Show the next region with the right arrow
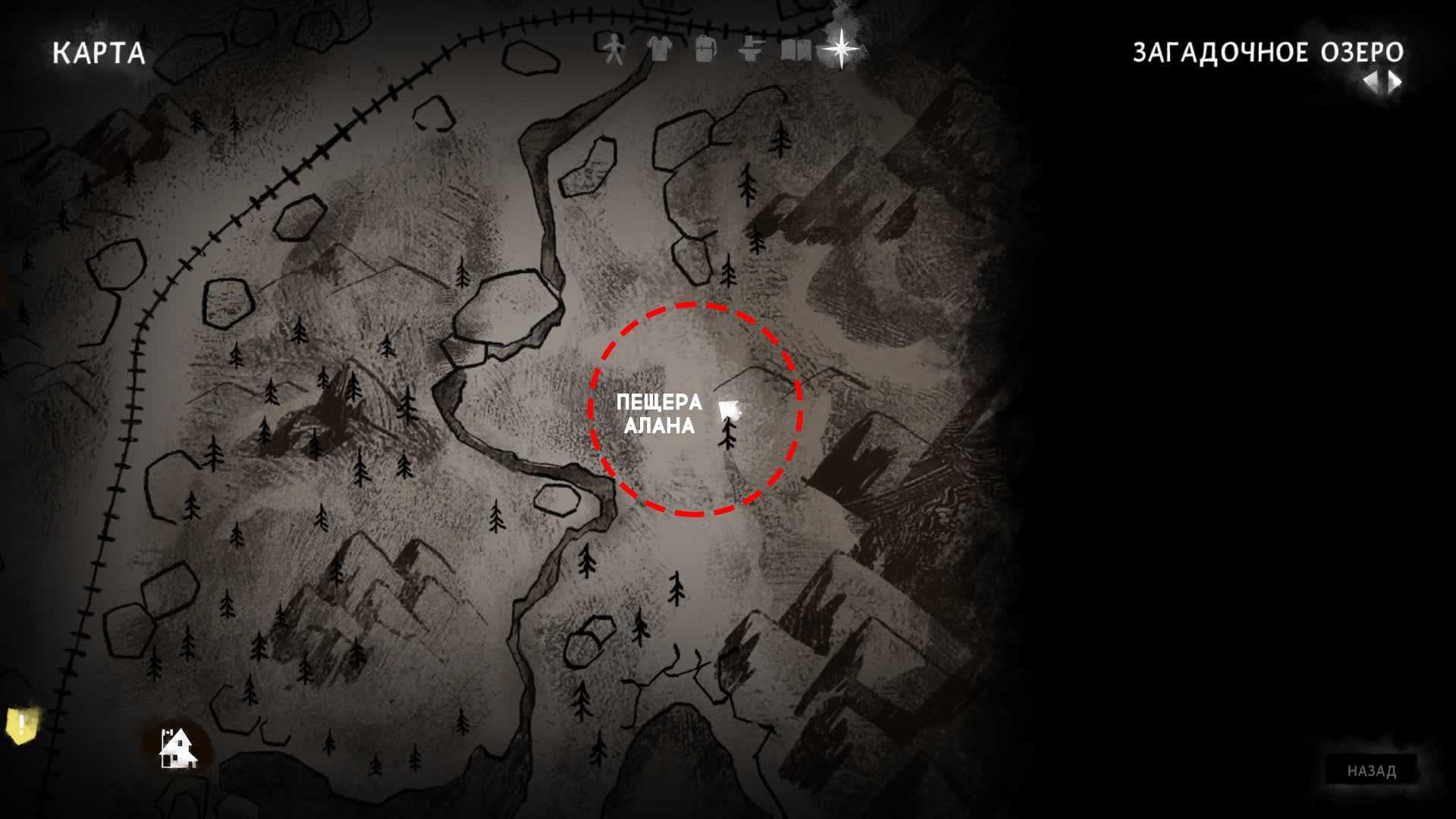This screenshot has width=1456, height=819. pyautogui.click(x=1395, y=82)
